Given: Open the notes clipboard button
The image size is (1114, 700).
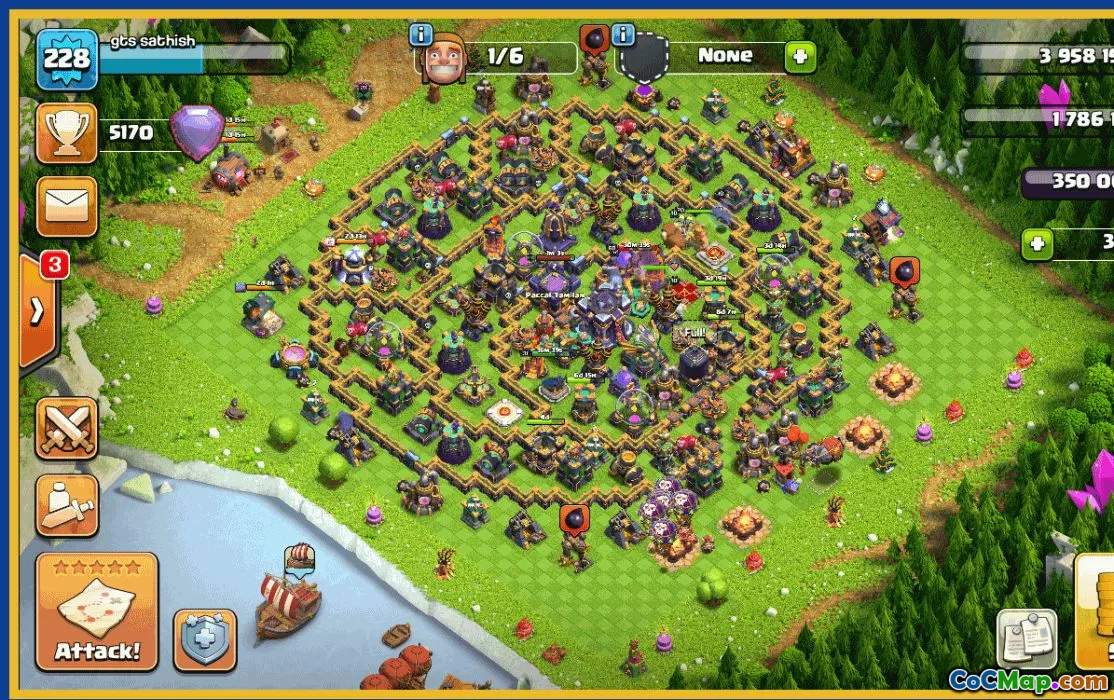Looking at the screenshot, I should pos(1026,638).
